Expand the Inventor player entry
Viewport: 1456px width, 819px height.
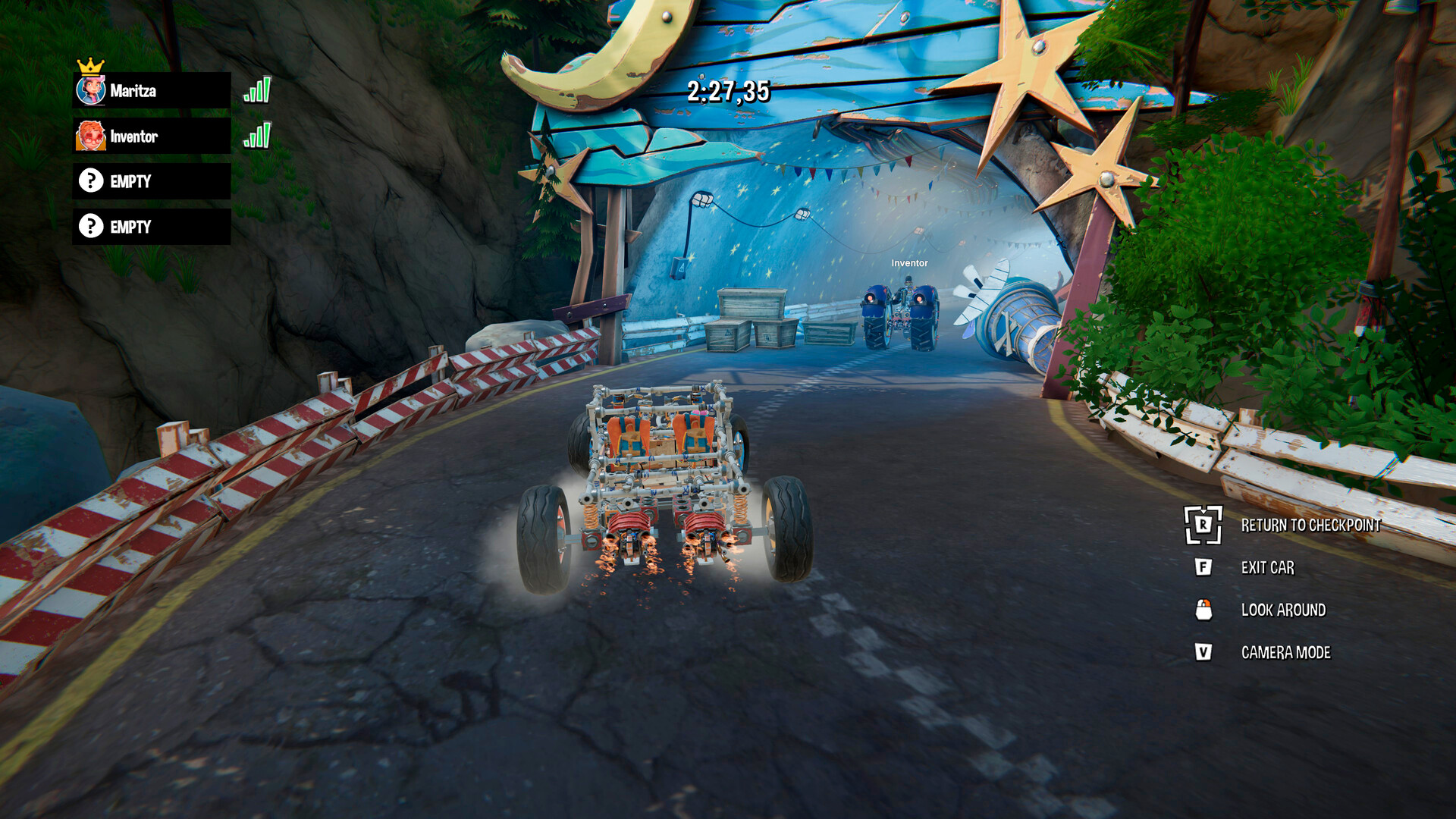[150, 136]
